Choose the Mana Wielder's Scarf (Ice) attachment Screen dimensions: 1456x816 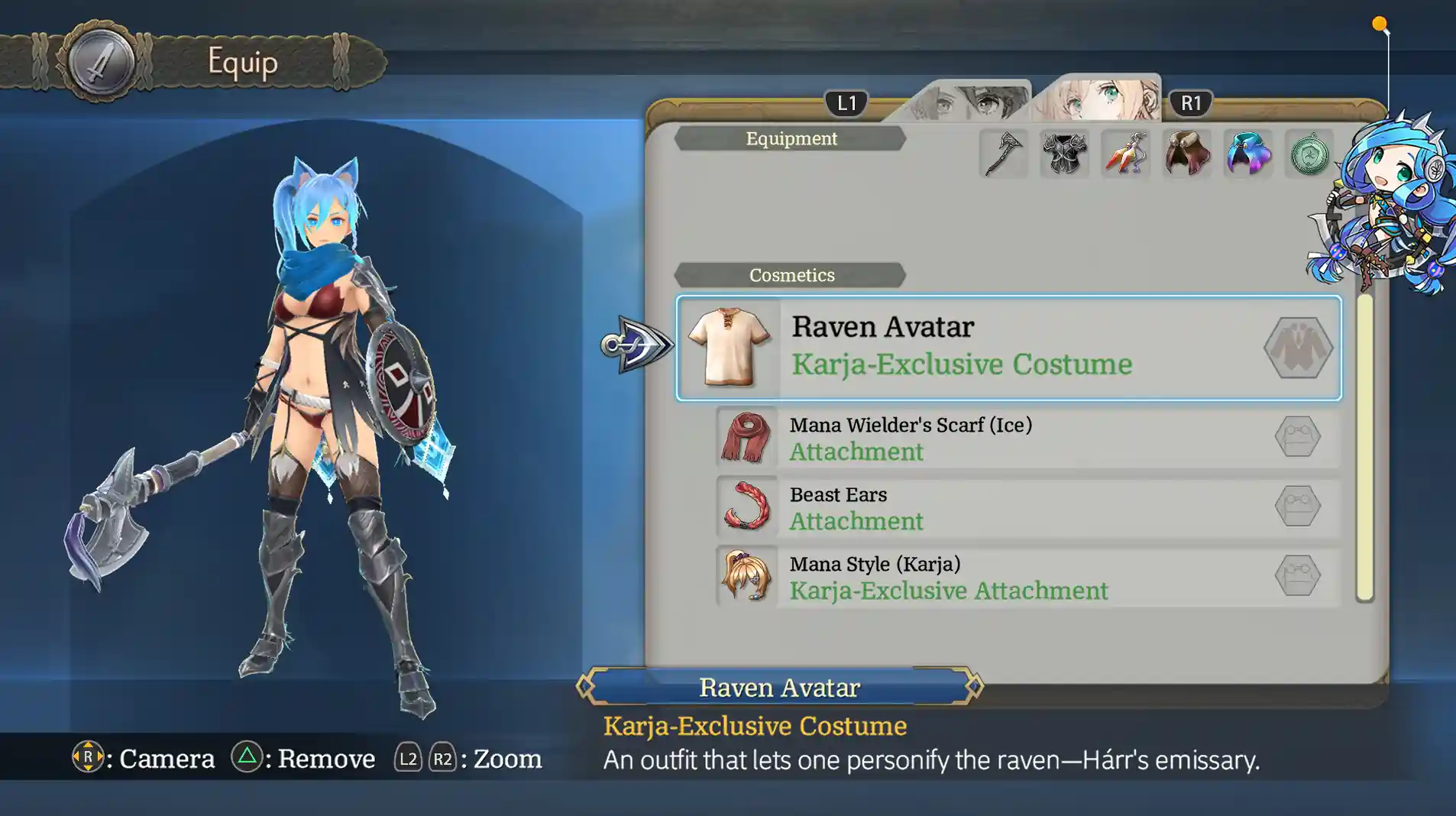tap(1027, 437)
